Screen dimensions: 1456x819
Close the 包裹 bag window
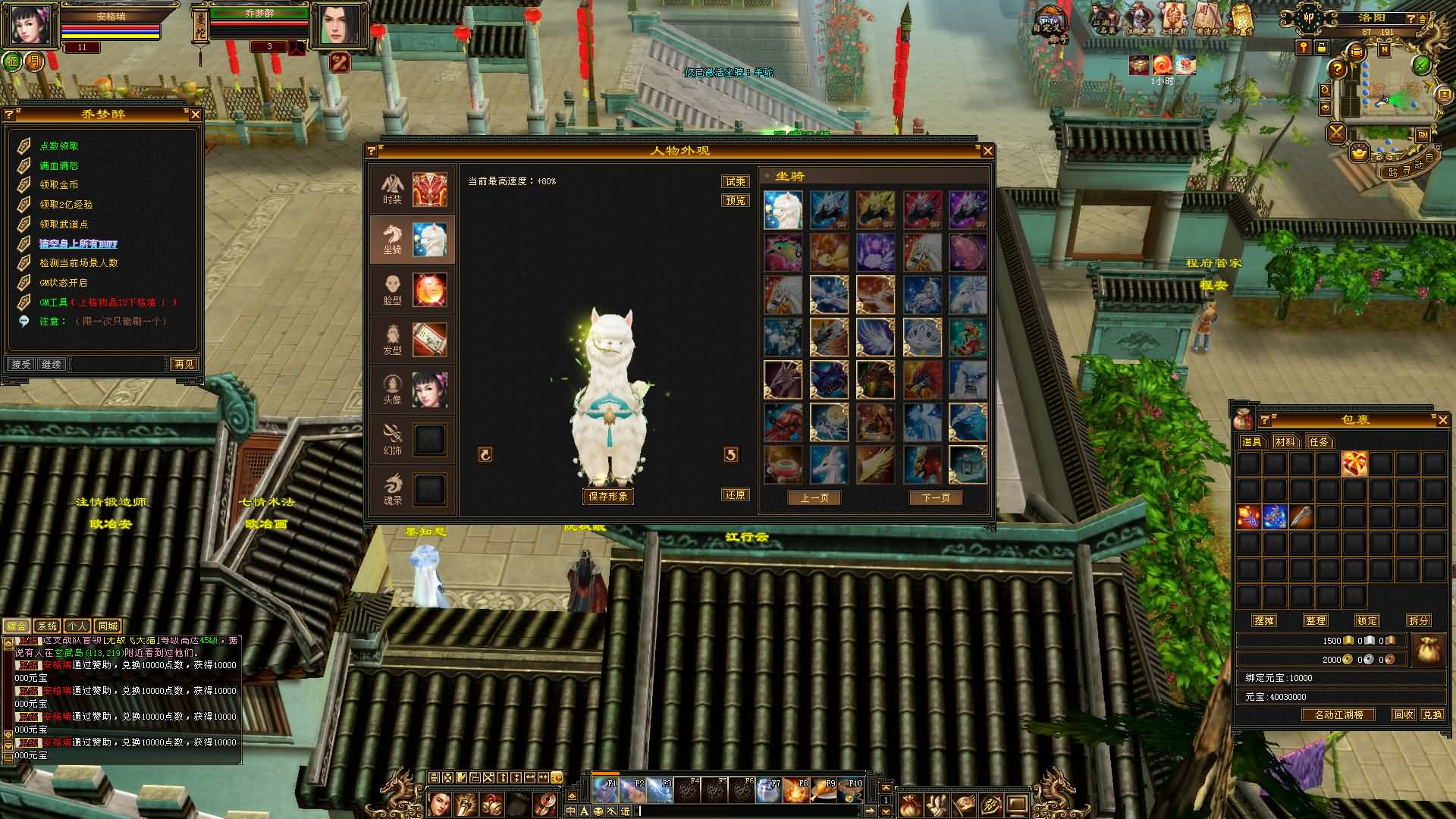click(1442, 419)
